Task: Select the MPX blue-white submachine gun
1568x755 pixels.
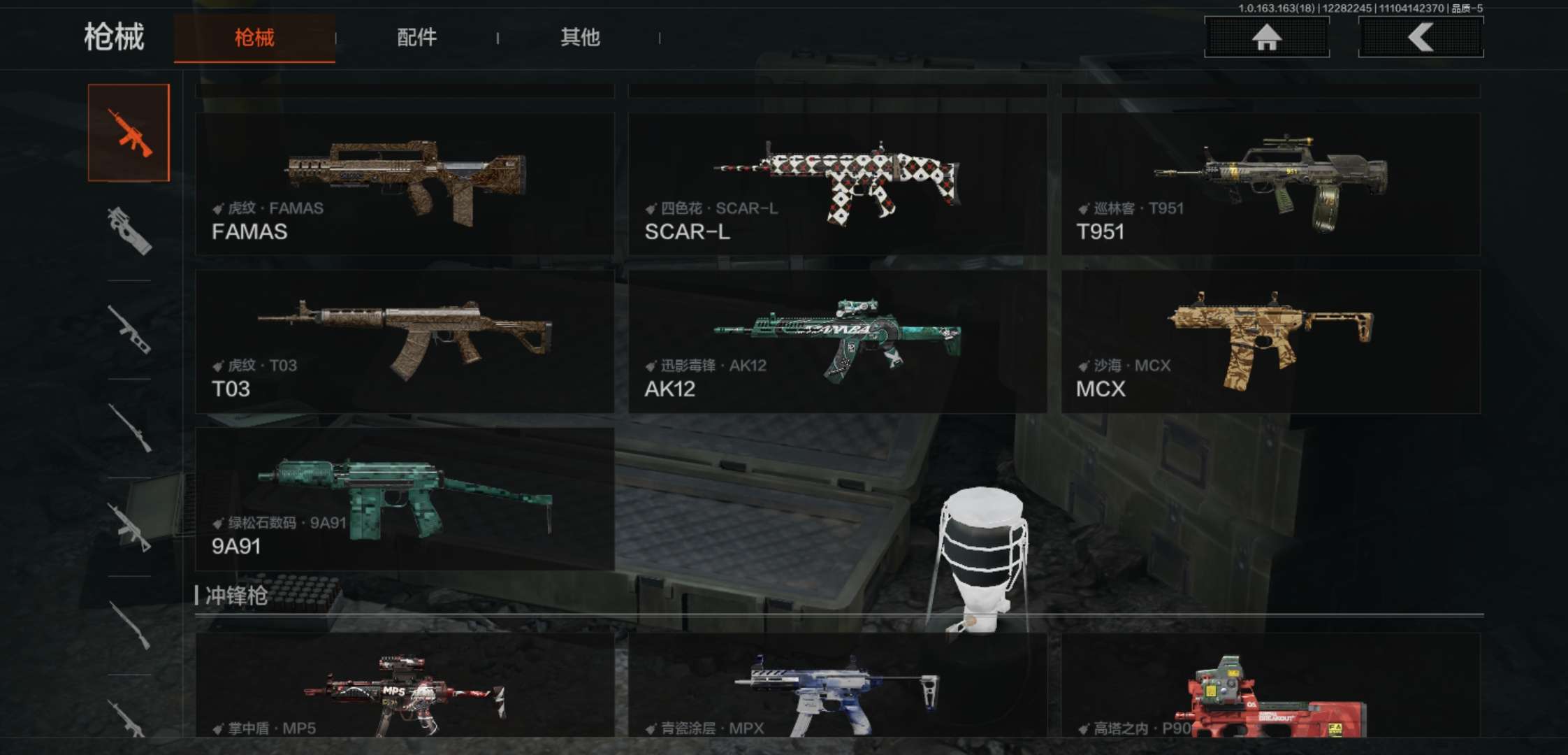Action: pyautogui.click(x=837, y=689)
